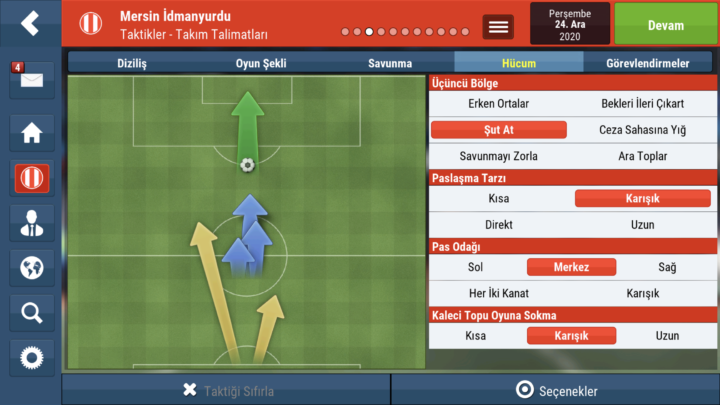The image size is (720, 405).
Task: Open the mail inbox icon
Action: point(30,80)
